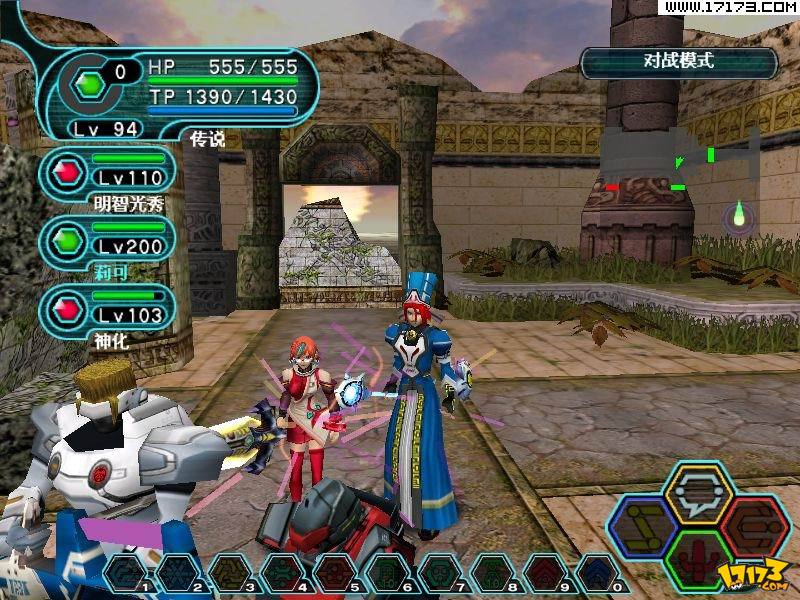Viewport: 800px width, 600px height.
Task: Select hotbar slot number 7
Action: [439, 574]
